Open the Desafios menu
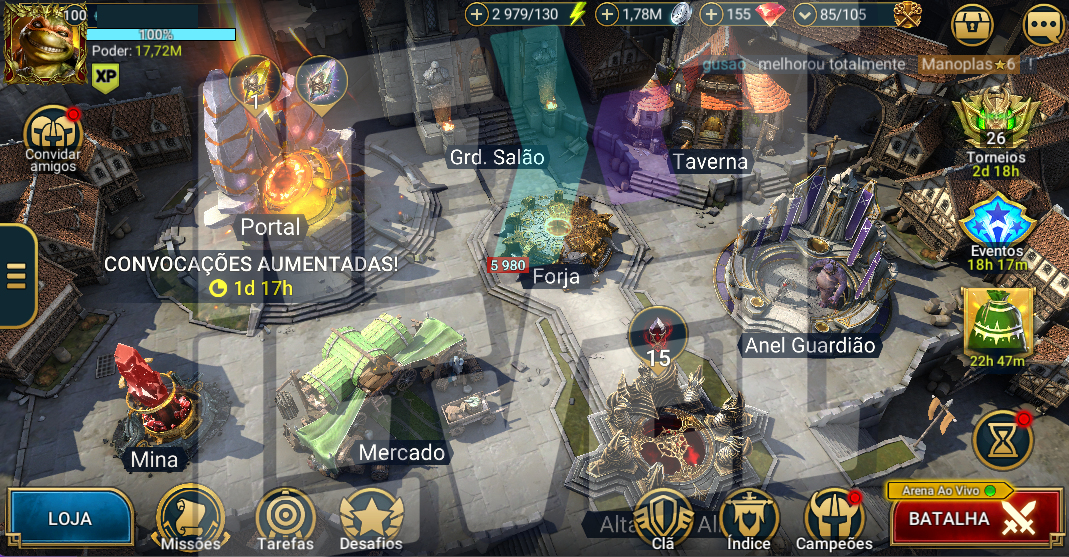 371,516
